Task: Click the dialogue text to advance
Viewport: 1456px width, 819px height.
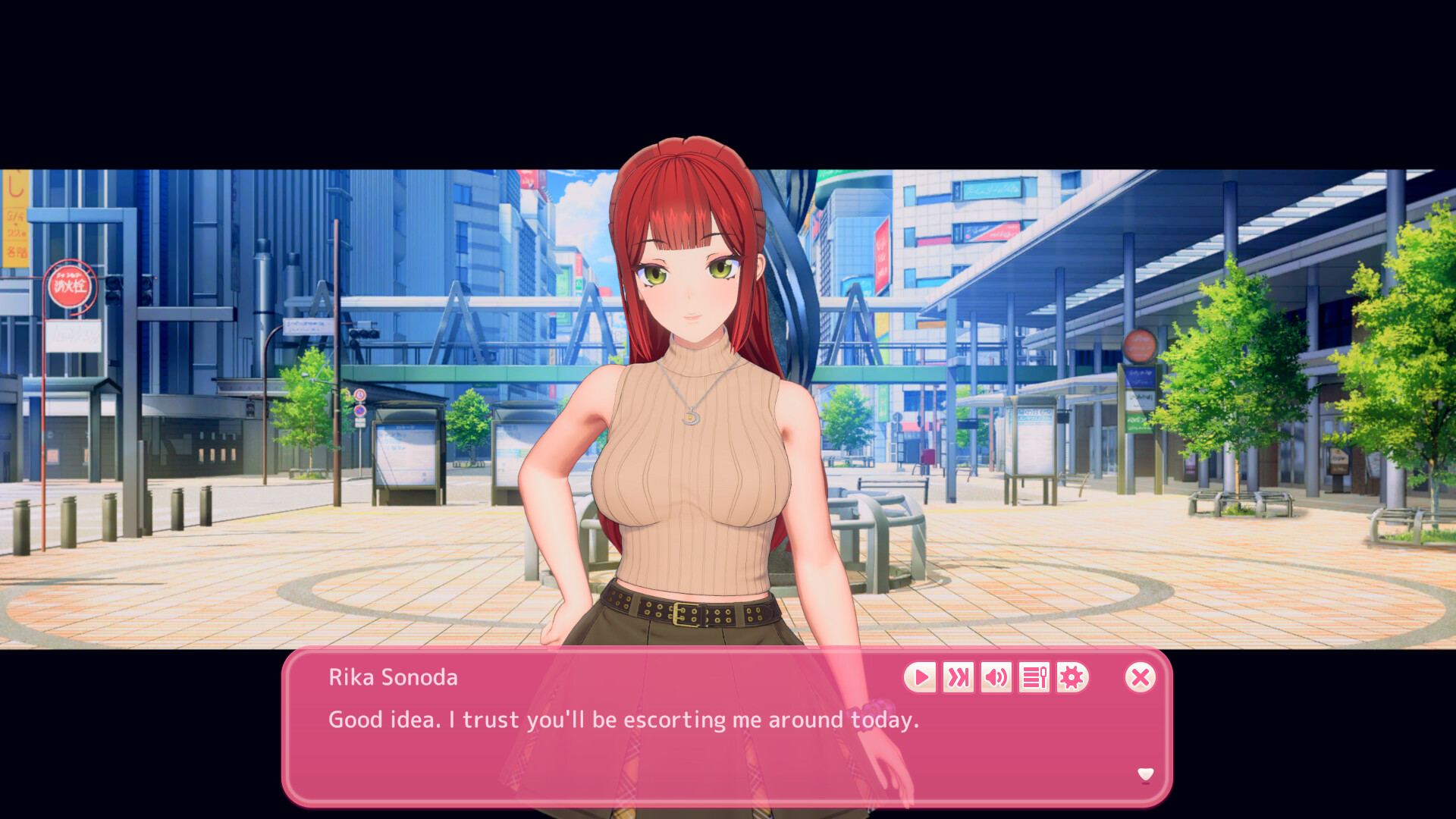Action: [622, 720]
